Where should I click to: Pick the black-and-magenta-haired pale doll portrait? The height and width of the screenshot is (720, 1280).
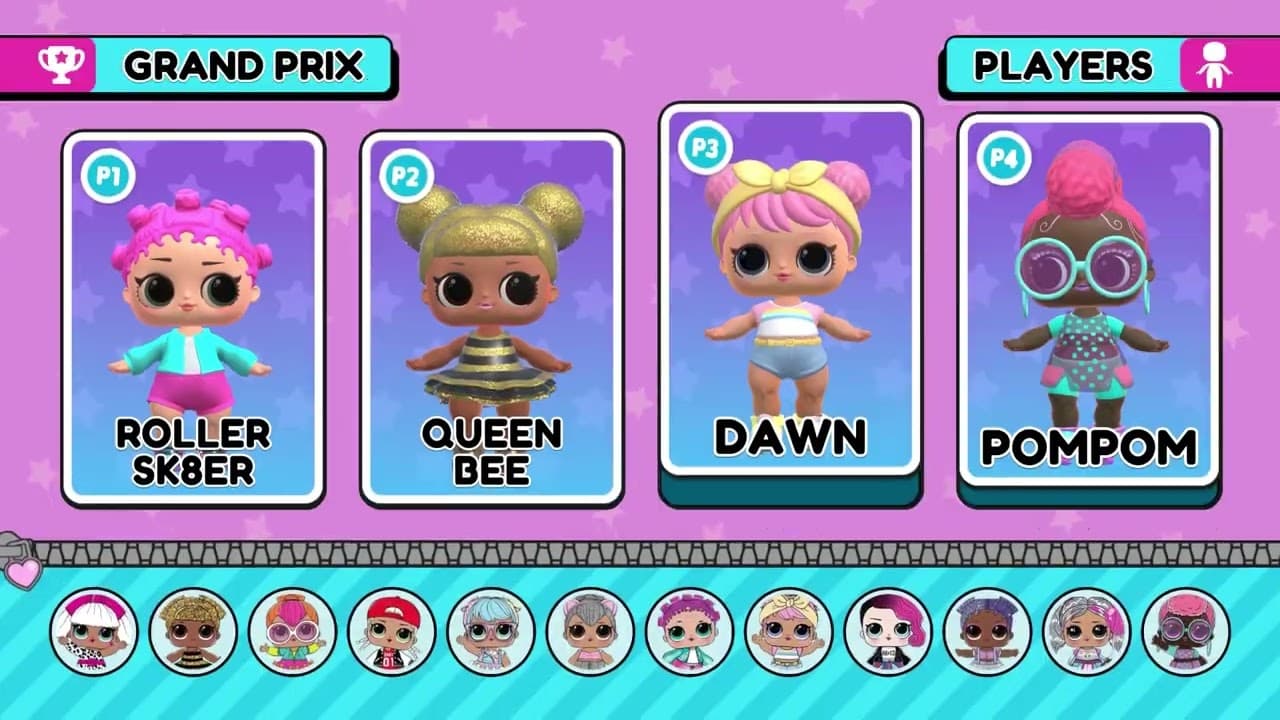888,632
